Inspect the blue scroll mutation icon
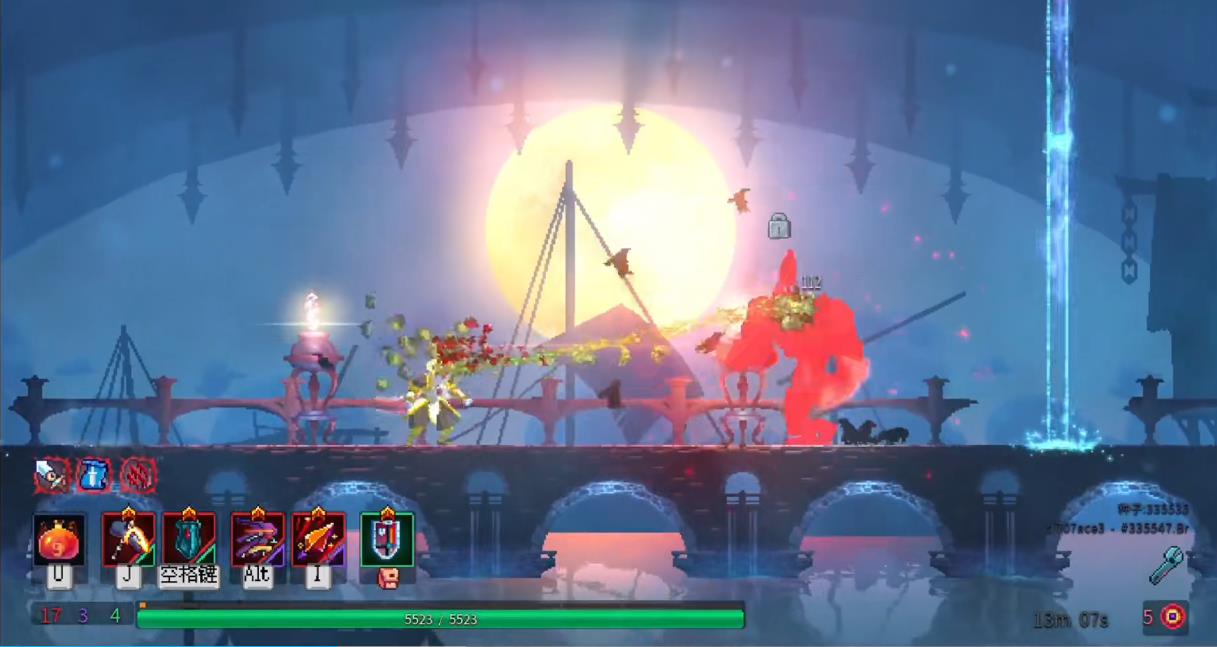The height and width of the screenshot is (647, 1217). pyautogui.click(x=94, y=475)
